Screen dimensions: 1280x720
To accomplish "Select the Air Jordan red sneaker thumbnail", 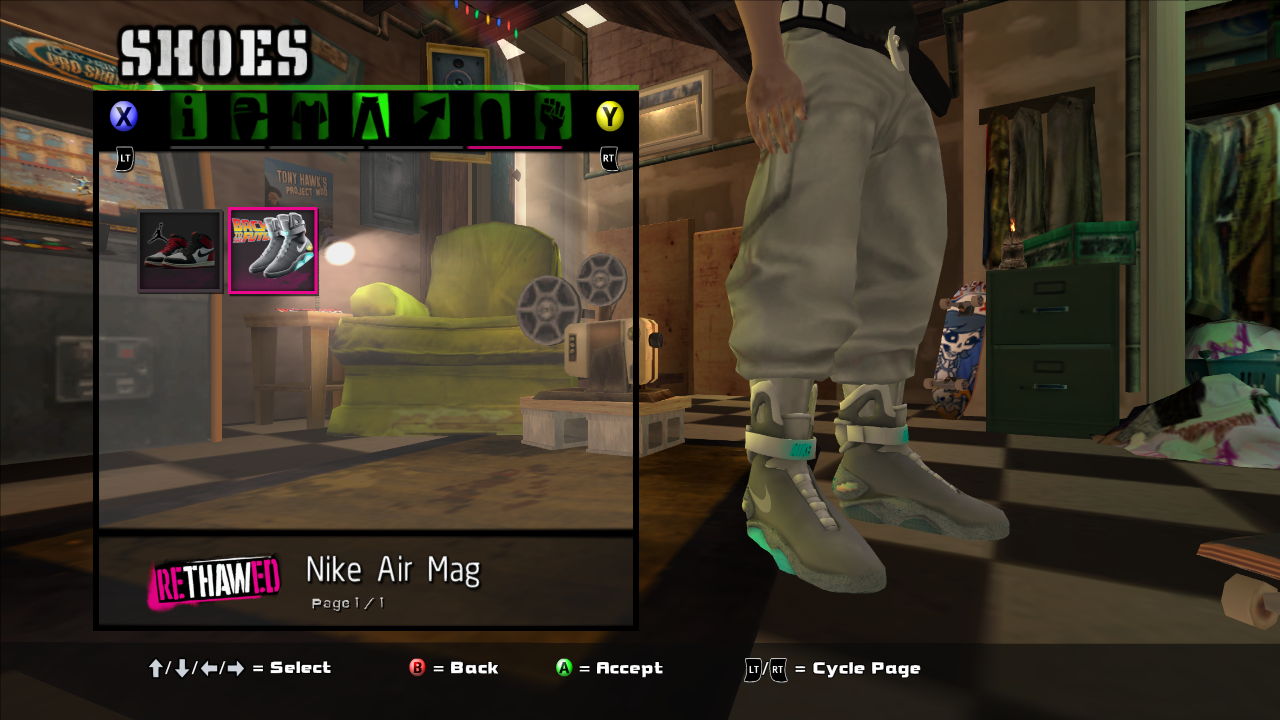I will [180, 251].
